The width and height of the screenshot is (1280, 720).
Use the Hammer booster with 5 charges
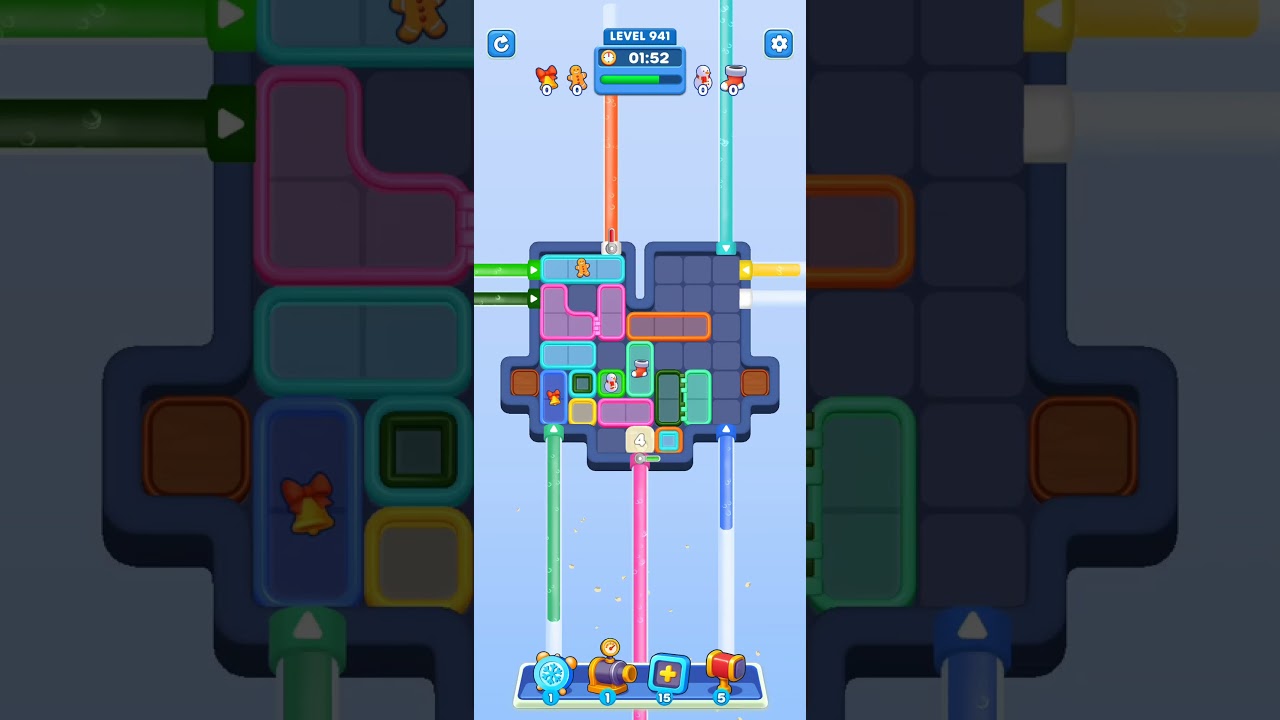pos(727,672)
